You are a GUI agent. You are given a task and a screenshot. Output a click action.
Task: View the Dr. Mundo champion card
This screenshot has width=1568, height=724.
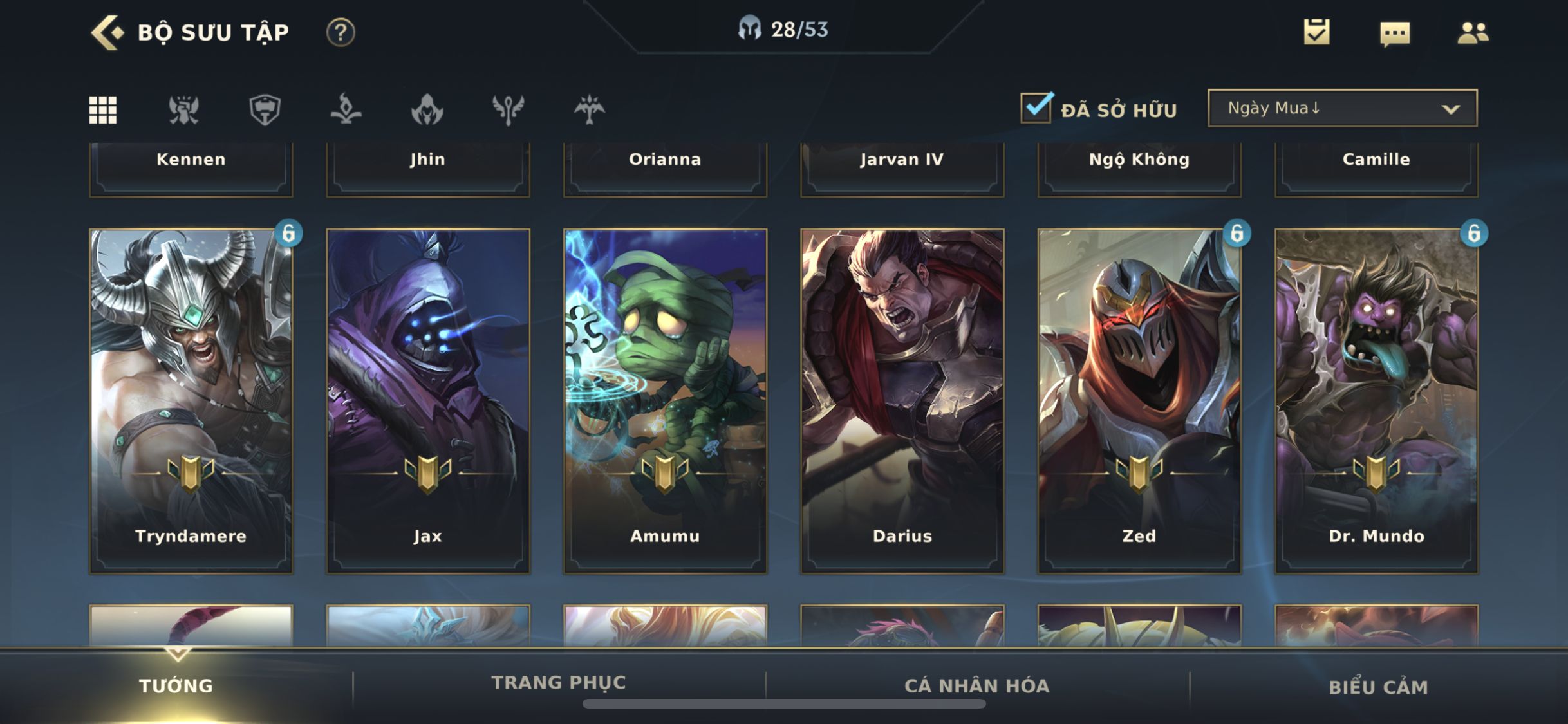(x=1376, y=400)
